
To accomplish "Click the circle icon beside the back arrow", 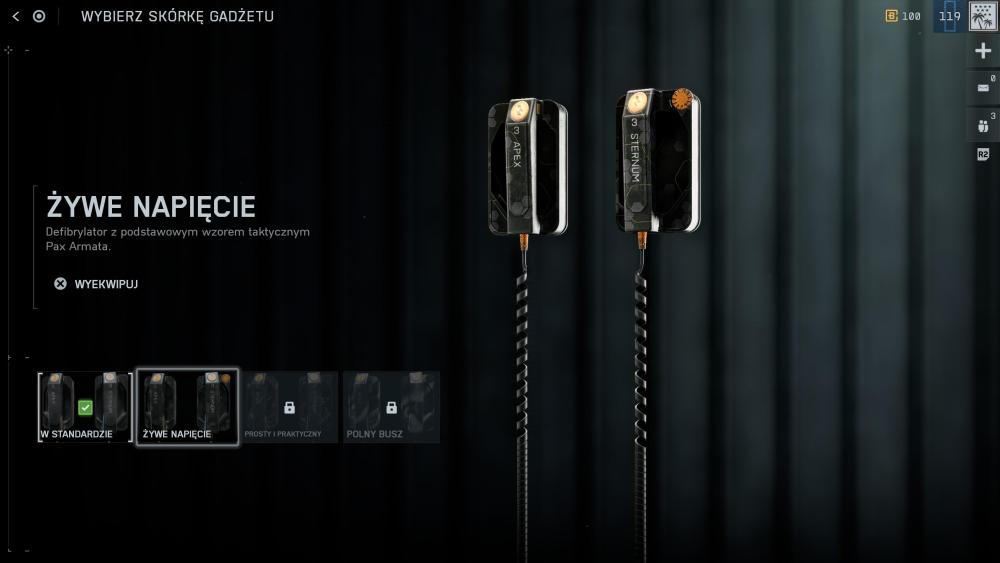I will click(39, 16).
